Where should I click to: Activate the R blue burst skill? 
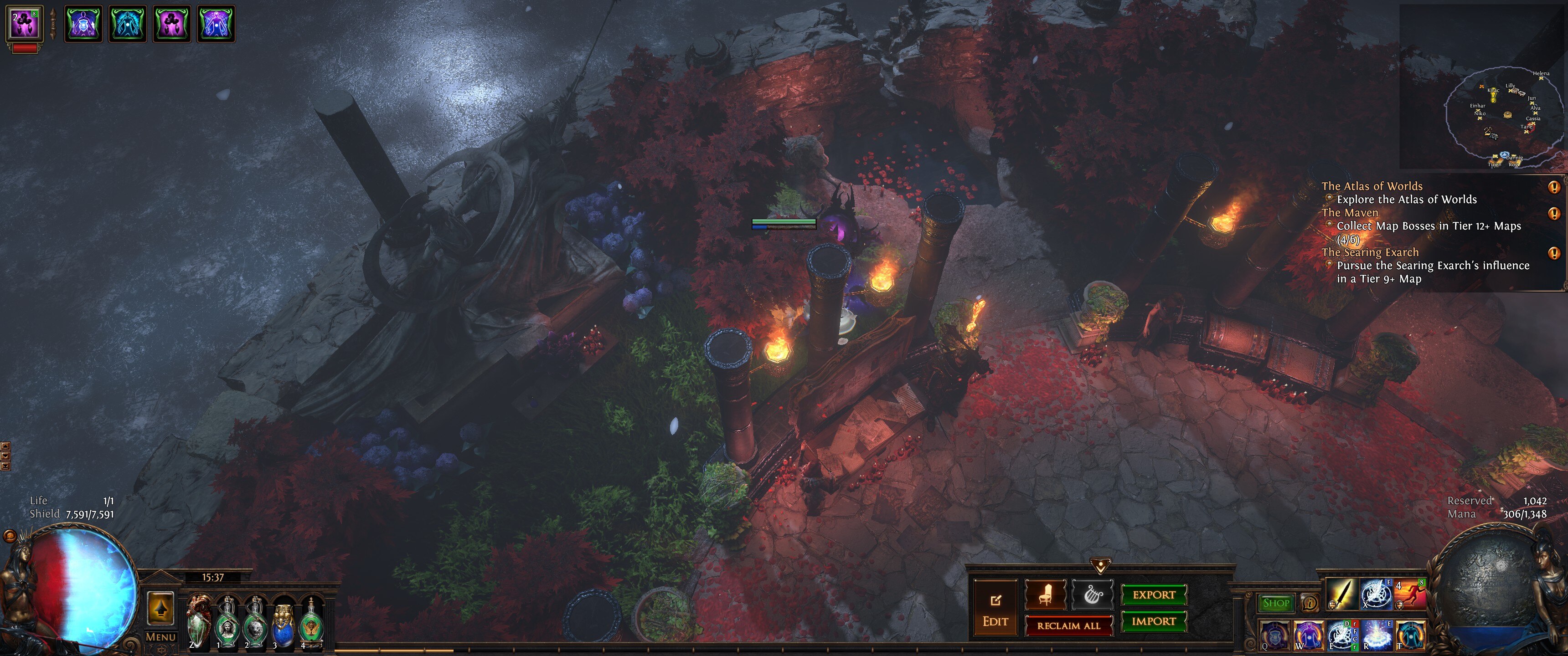(x=1376, y=635)
